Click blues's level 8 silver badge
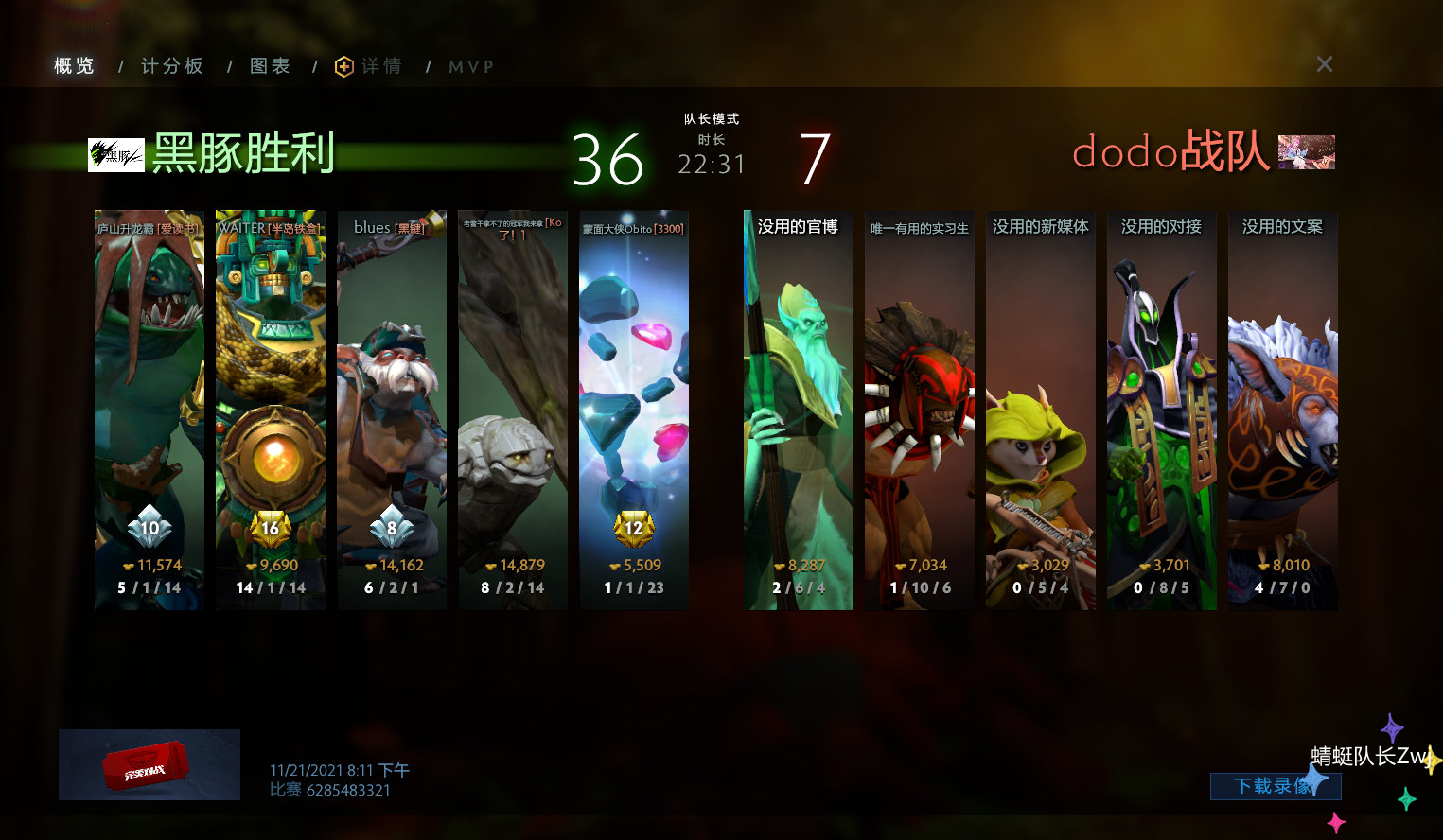The height and width of the screenshot is (840, 1443). coord(392,528)
